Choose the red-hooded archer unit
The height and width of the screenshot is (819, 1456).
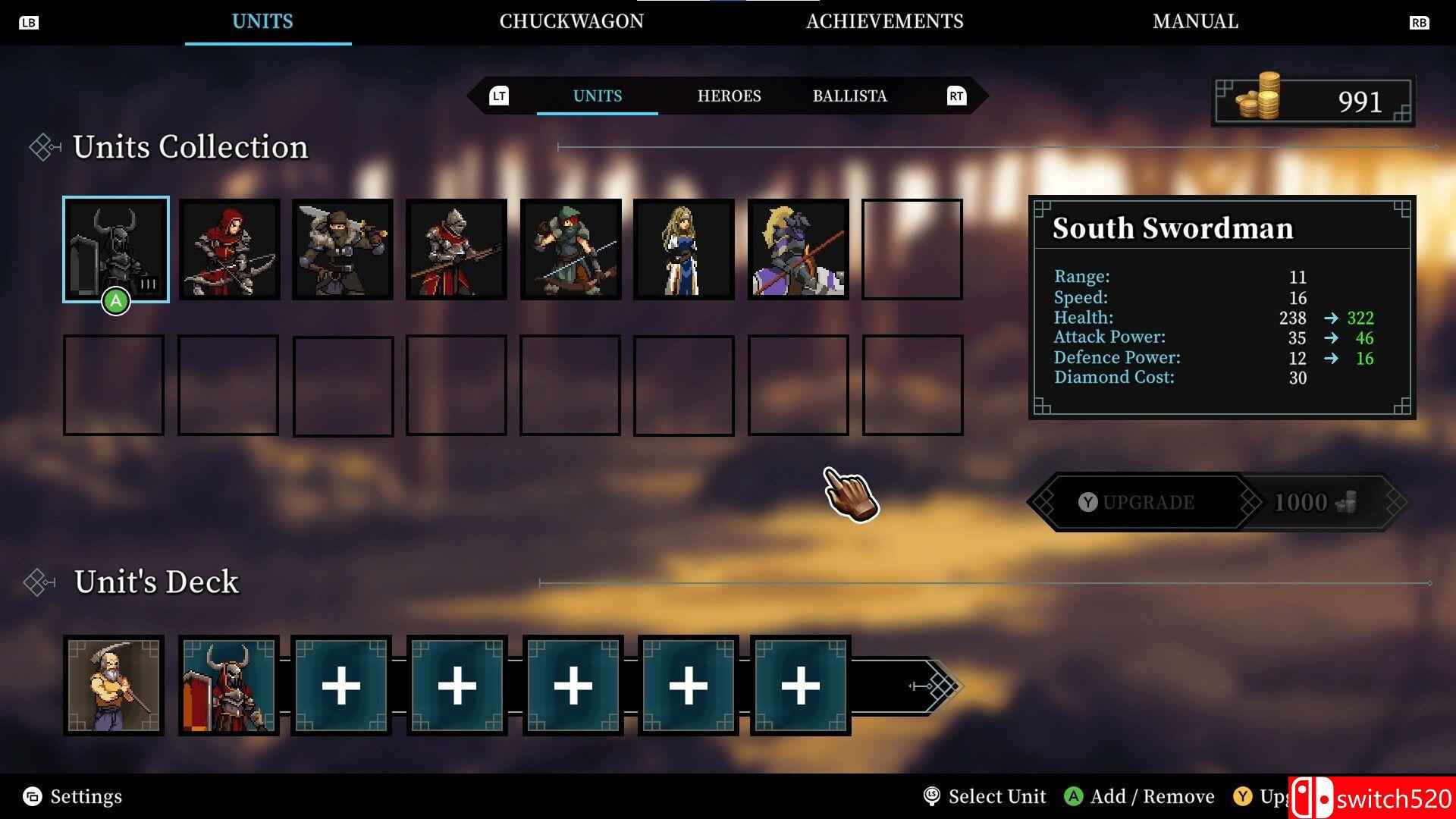coord(229,249)
